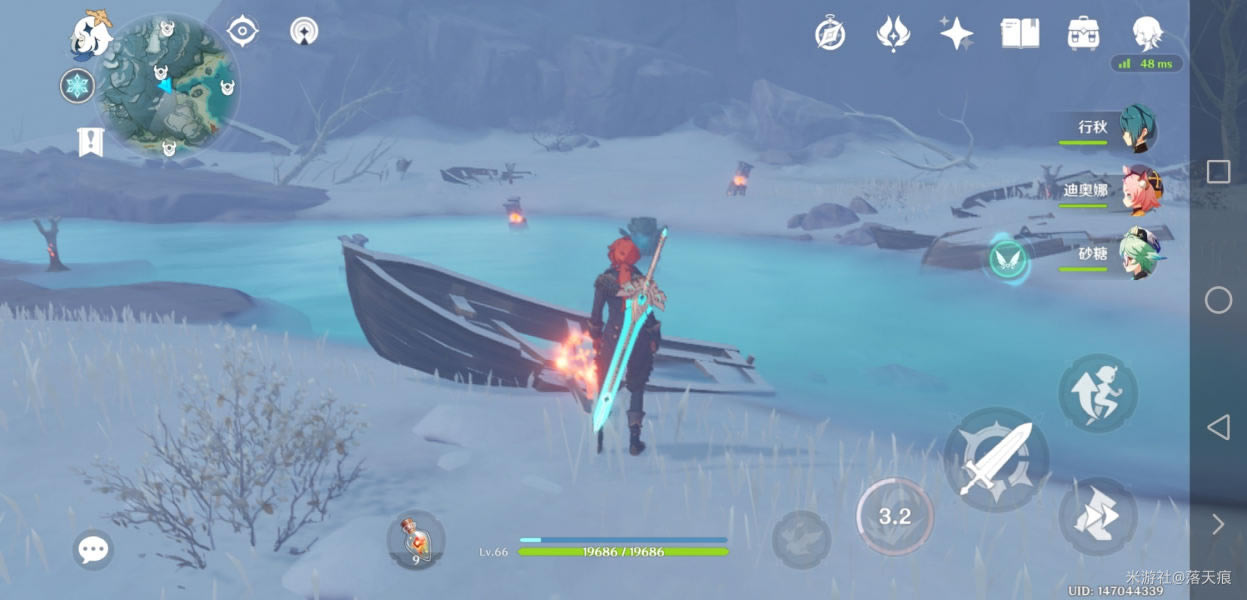Viewport: 1247px width, 600px height.
Task: Open the character profile icon
Action: point(1147,34)
